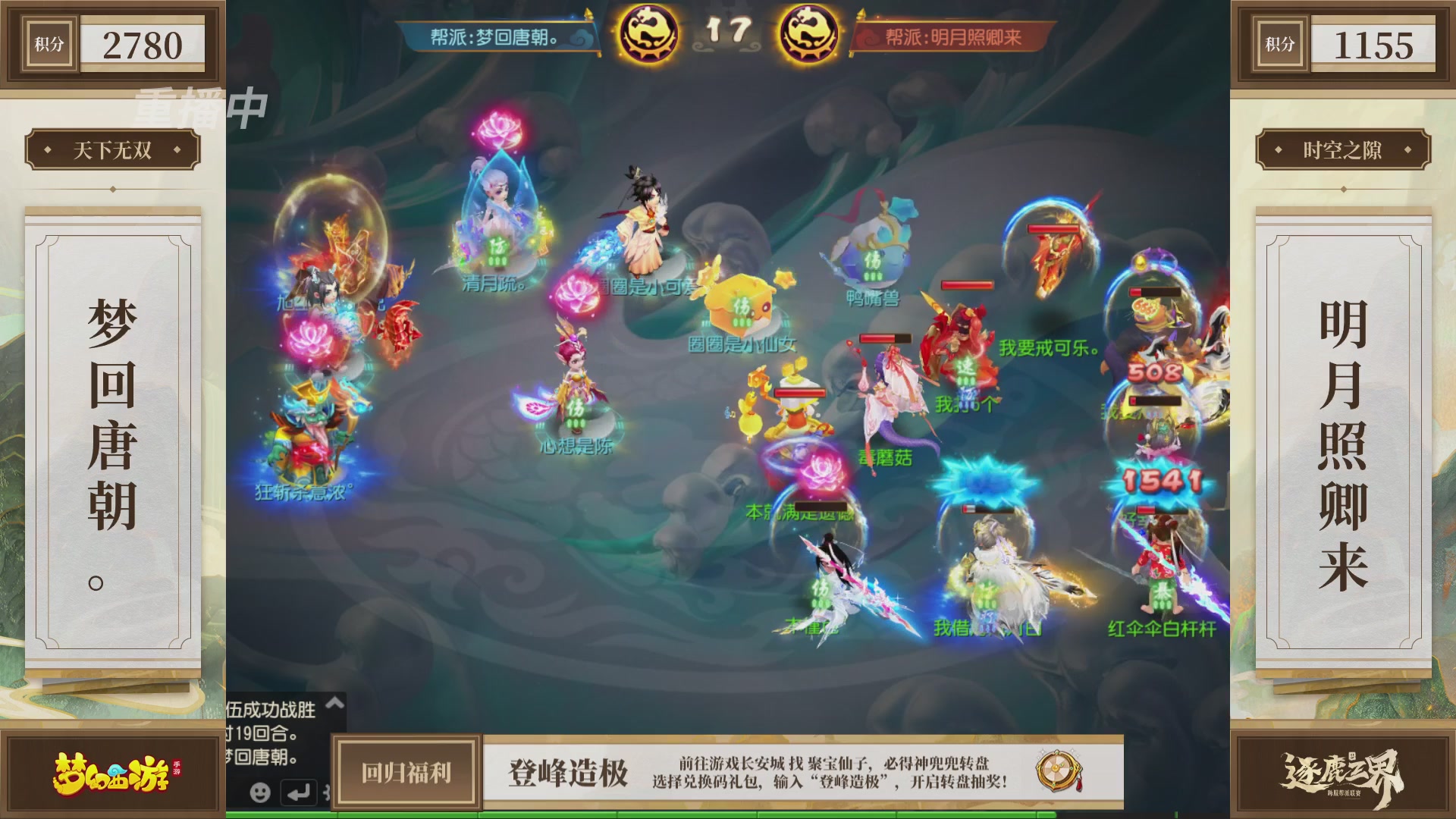Select the 天下无双 title plaque on the left

(112, 150)
